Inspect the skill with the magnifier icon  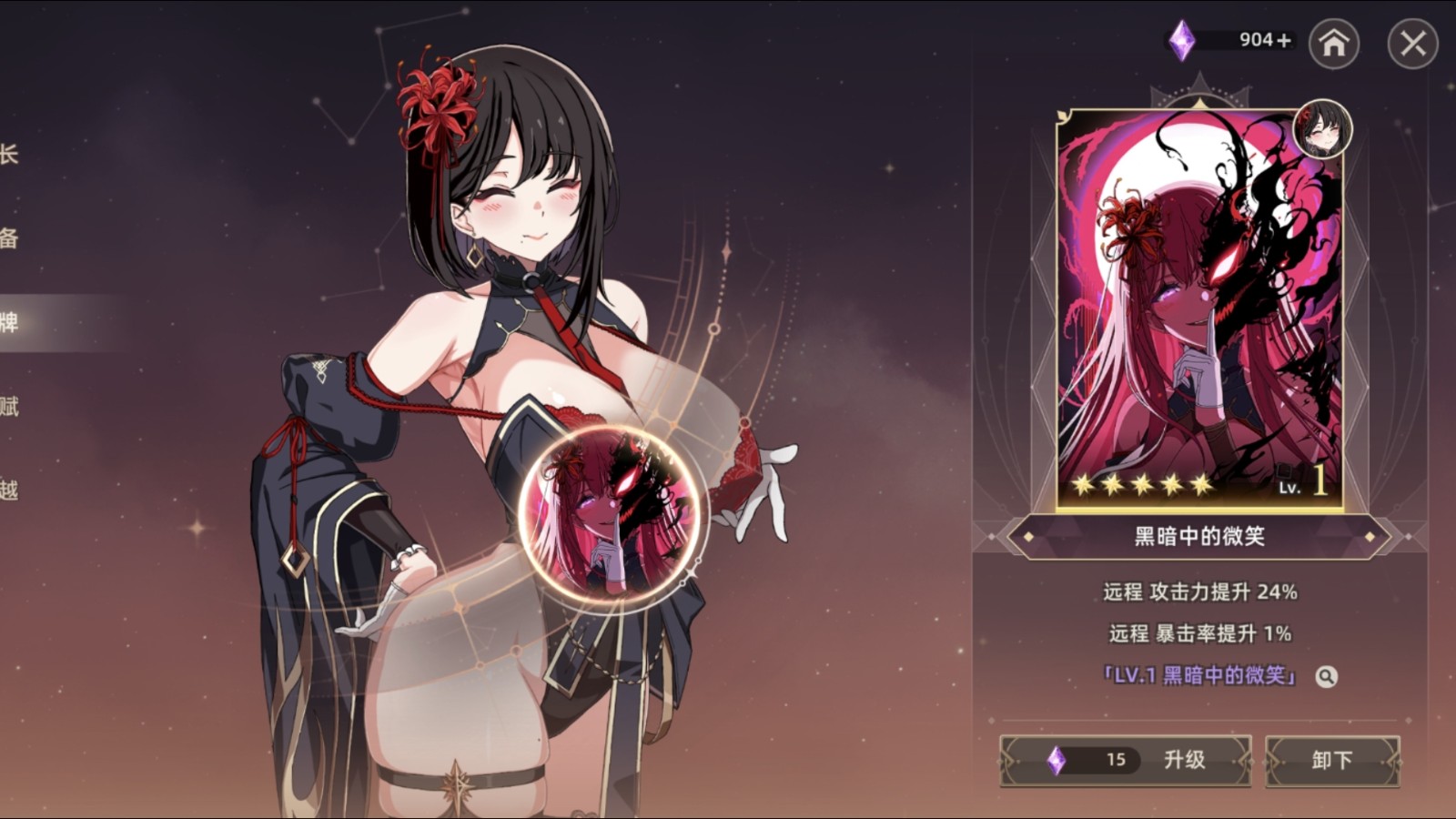point(1326,676)
